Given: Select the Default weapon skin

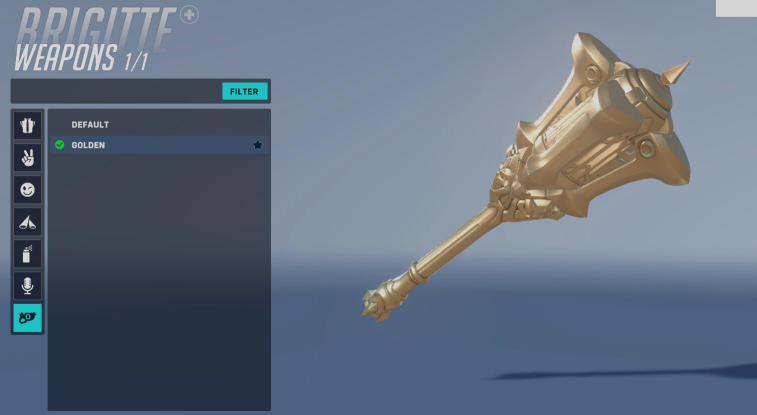Looking at the screenshot, I should 90,125.
